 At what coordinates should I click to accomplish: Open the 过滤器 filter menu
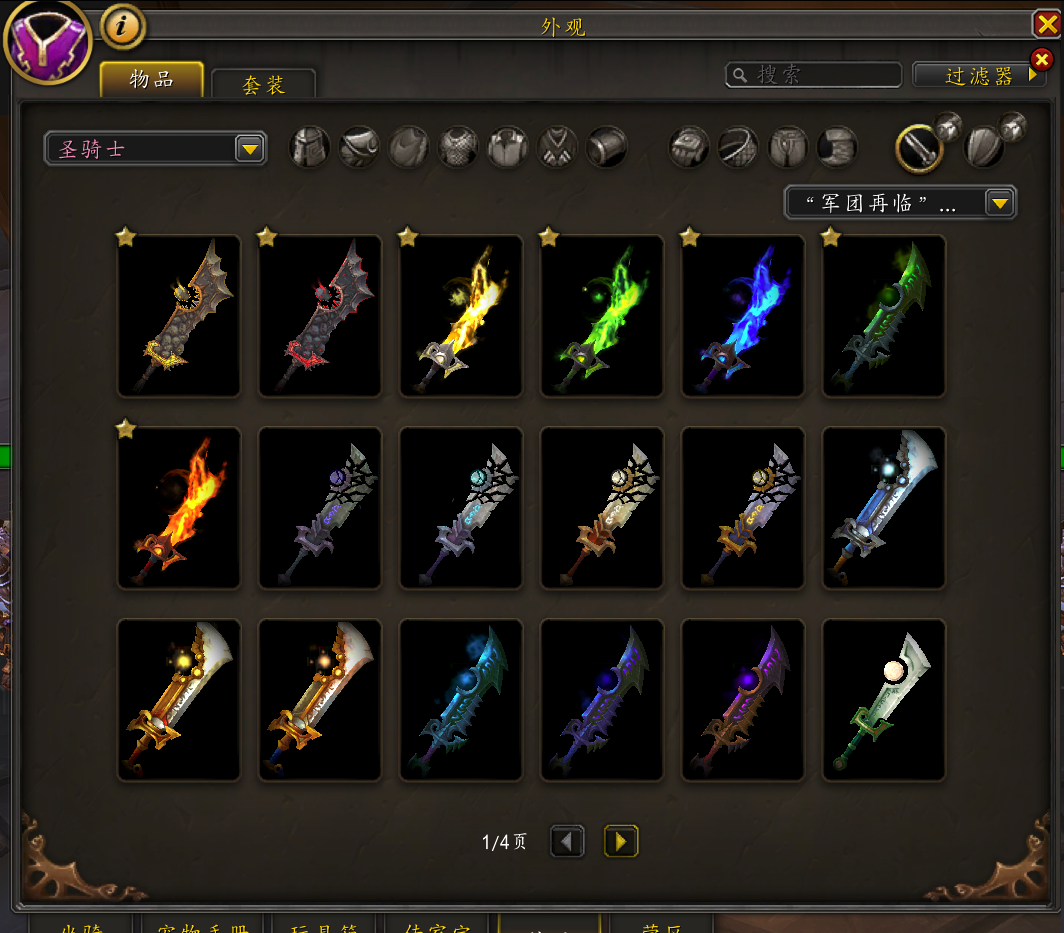point(979,75)
